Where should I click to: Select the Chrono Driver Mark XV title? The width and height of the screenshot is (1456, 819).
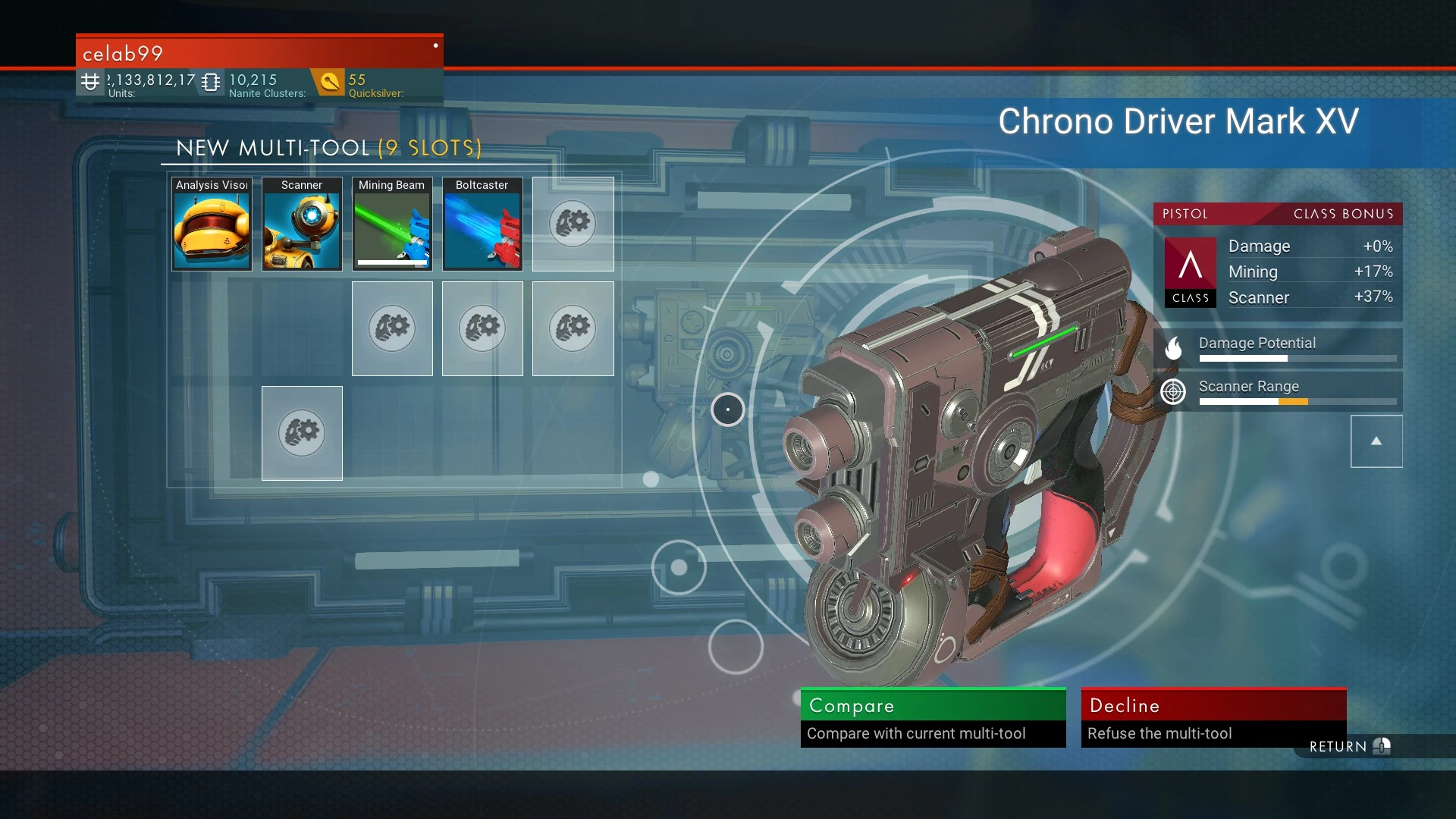(1180, 121)
